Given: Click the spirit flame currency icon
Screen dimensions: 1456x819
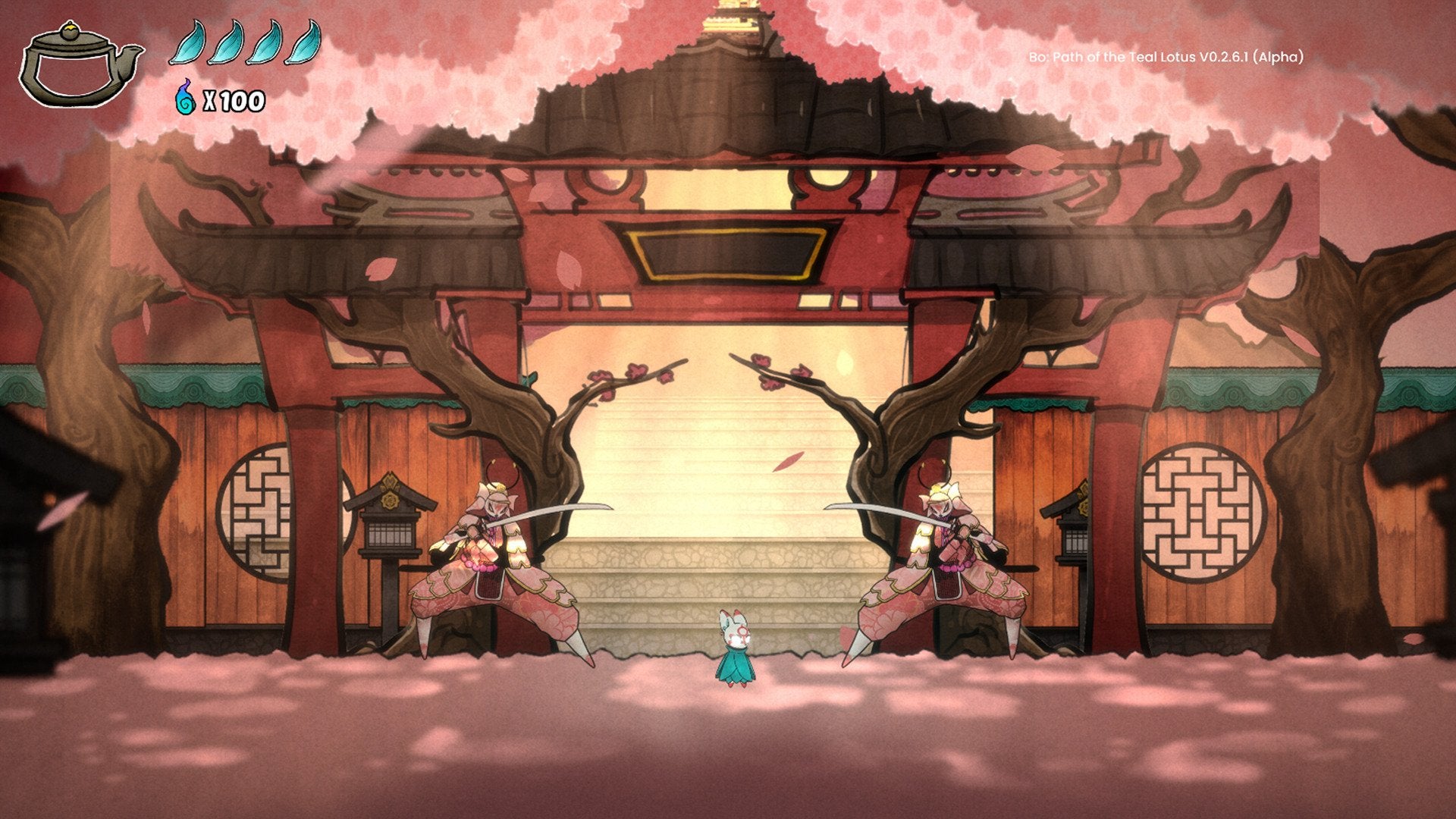Looking at the screenshot, I should coord(184,99).
